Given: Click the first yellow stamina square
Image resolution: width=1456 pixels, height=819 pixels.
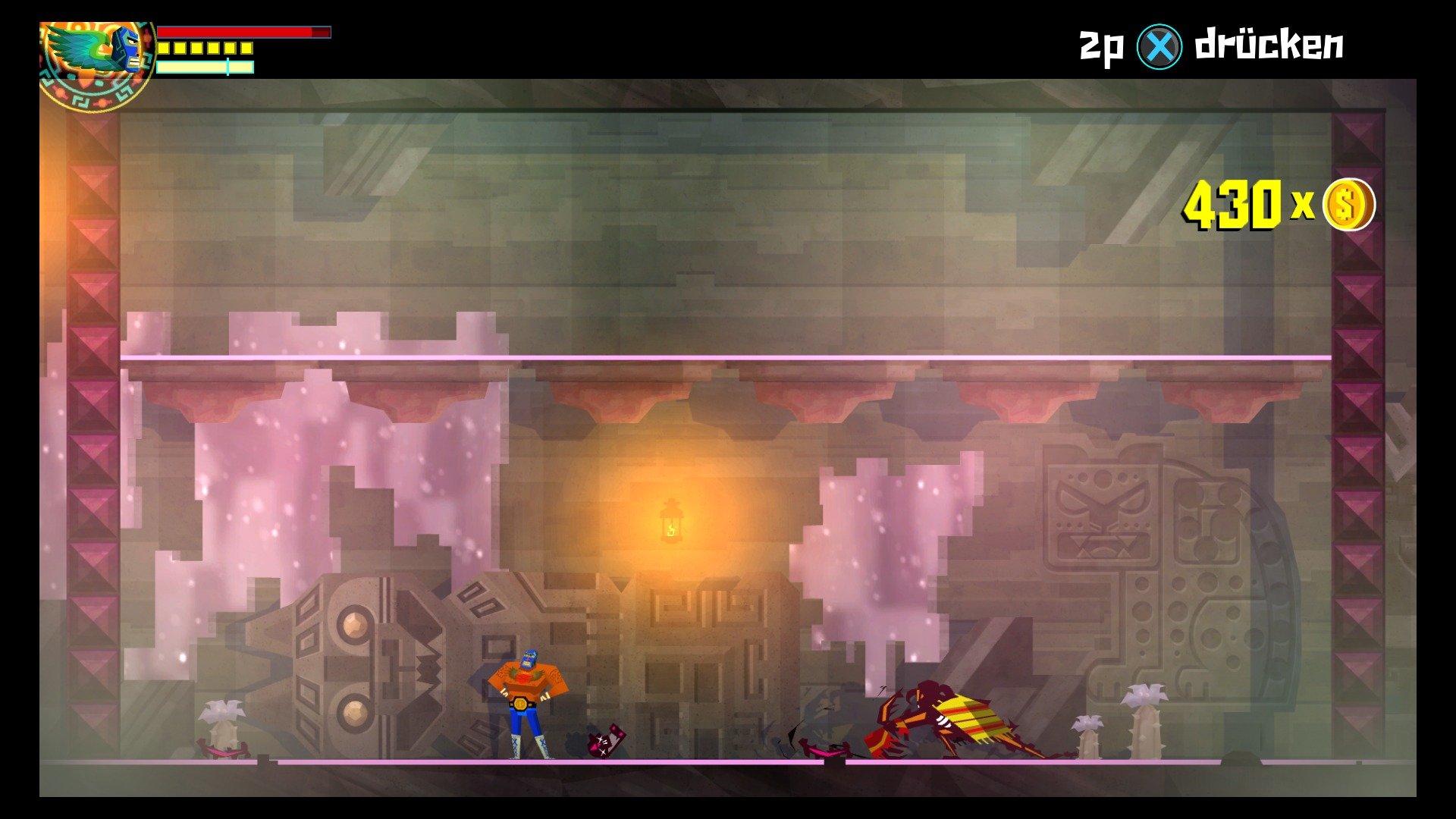Looking at the screenshot, I should (163, 49).
